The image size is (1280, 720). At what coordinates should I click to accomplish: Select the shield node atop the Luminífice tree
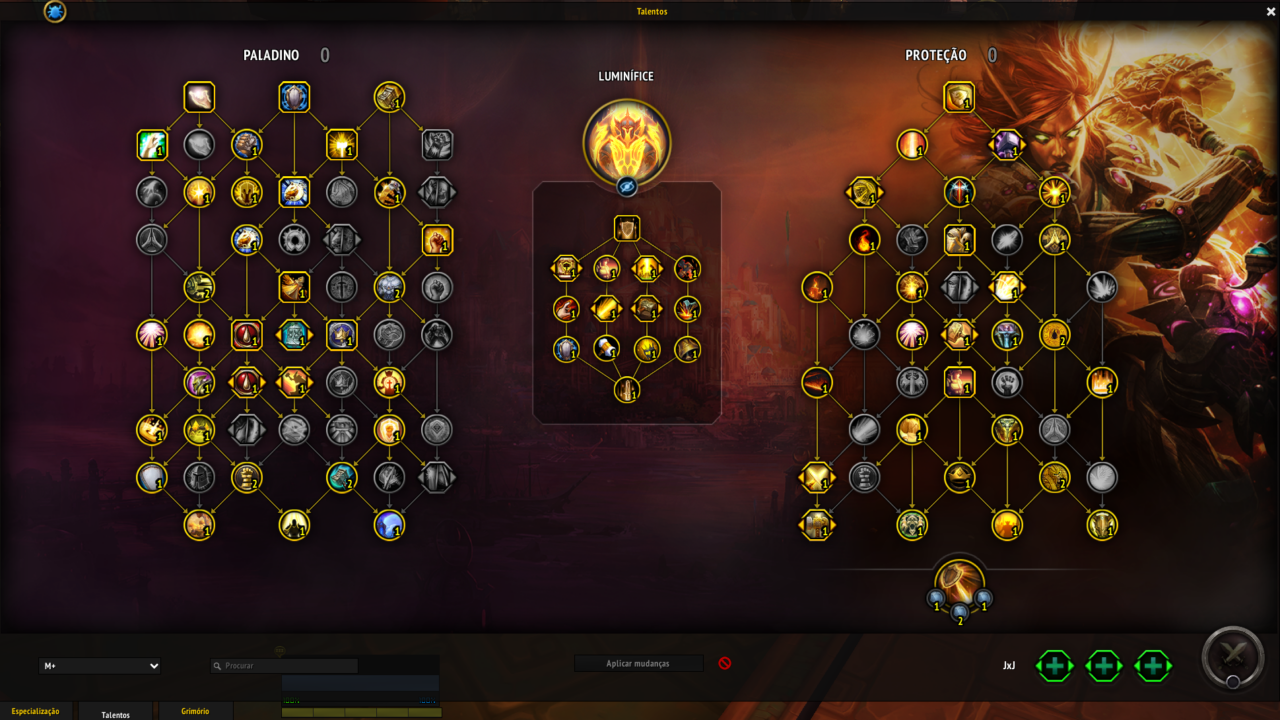pos(627,228)
